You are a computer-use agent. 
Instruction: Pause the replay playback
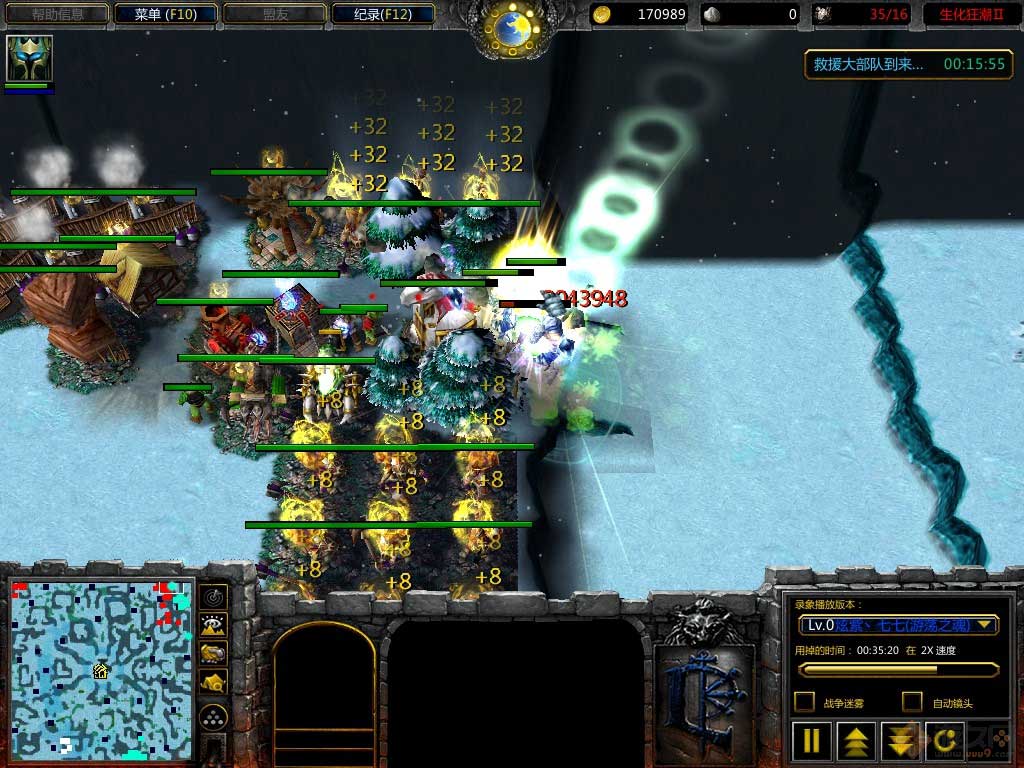click(812, 741)
